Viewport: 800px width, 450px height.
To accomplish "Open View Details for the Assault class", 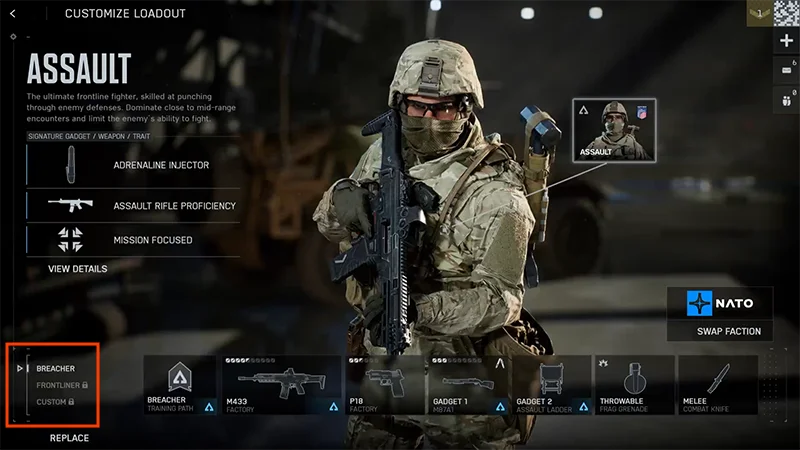I will coord(77,269).
